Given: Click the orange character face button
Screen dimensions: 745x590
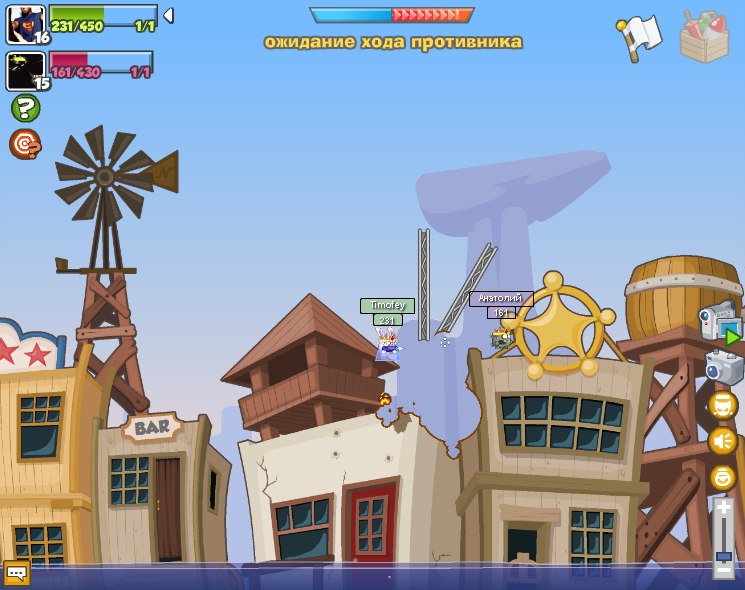Looking at the screenshot, I should [x=722, y=405].
